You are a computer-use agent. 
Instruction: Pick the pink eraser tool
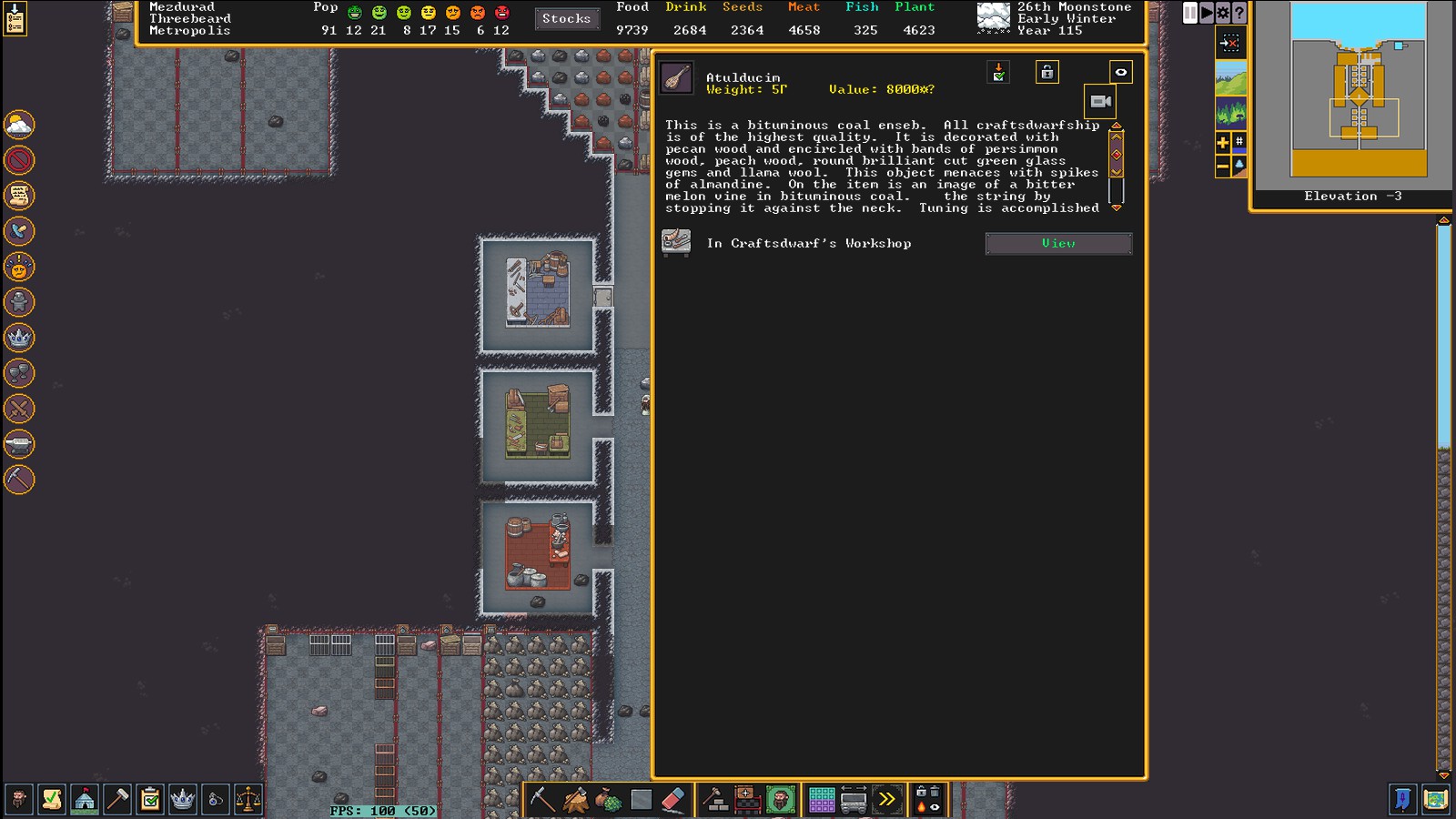click(672, 800)
